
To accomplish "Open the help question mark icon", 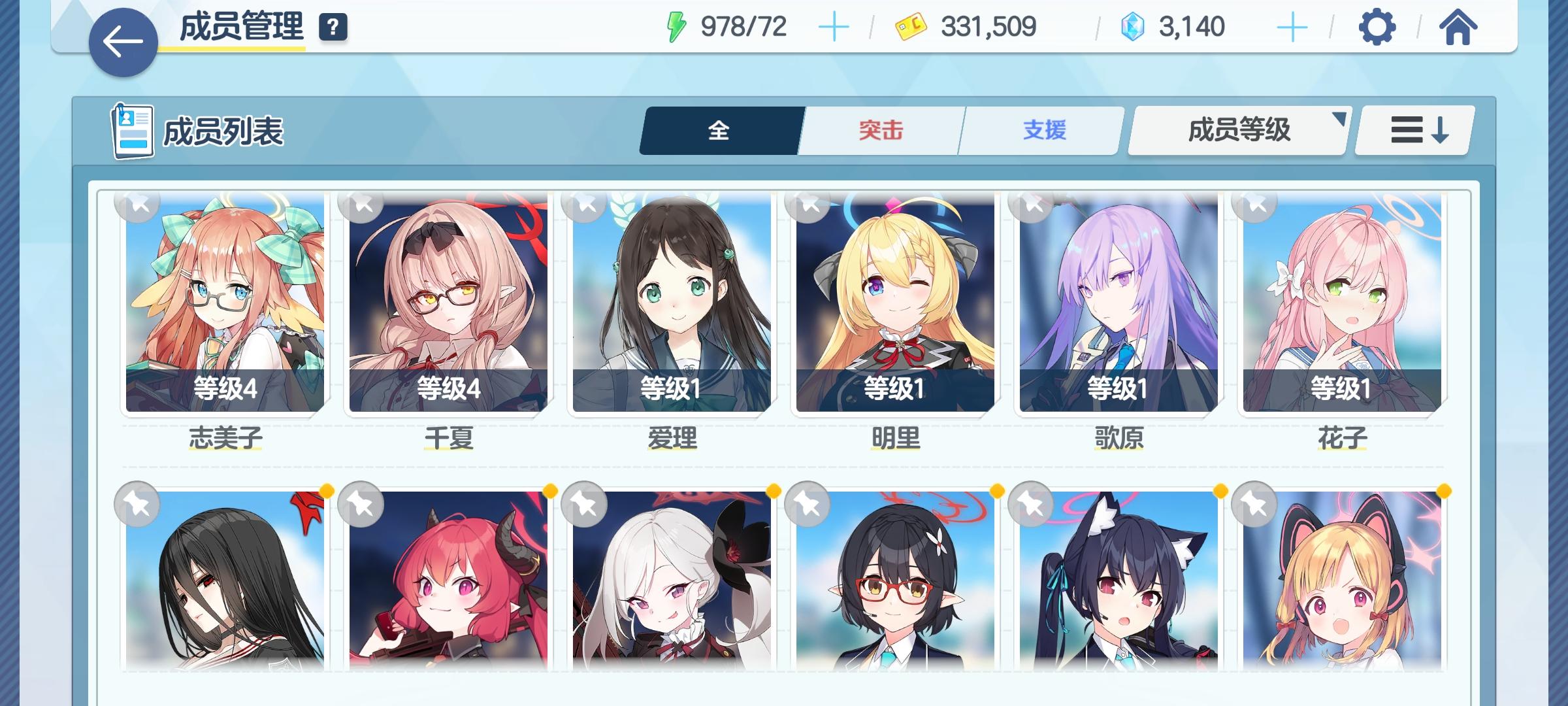I will [333, 27].
